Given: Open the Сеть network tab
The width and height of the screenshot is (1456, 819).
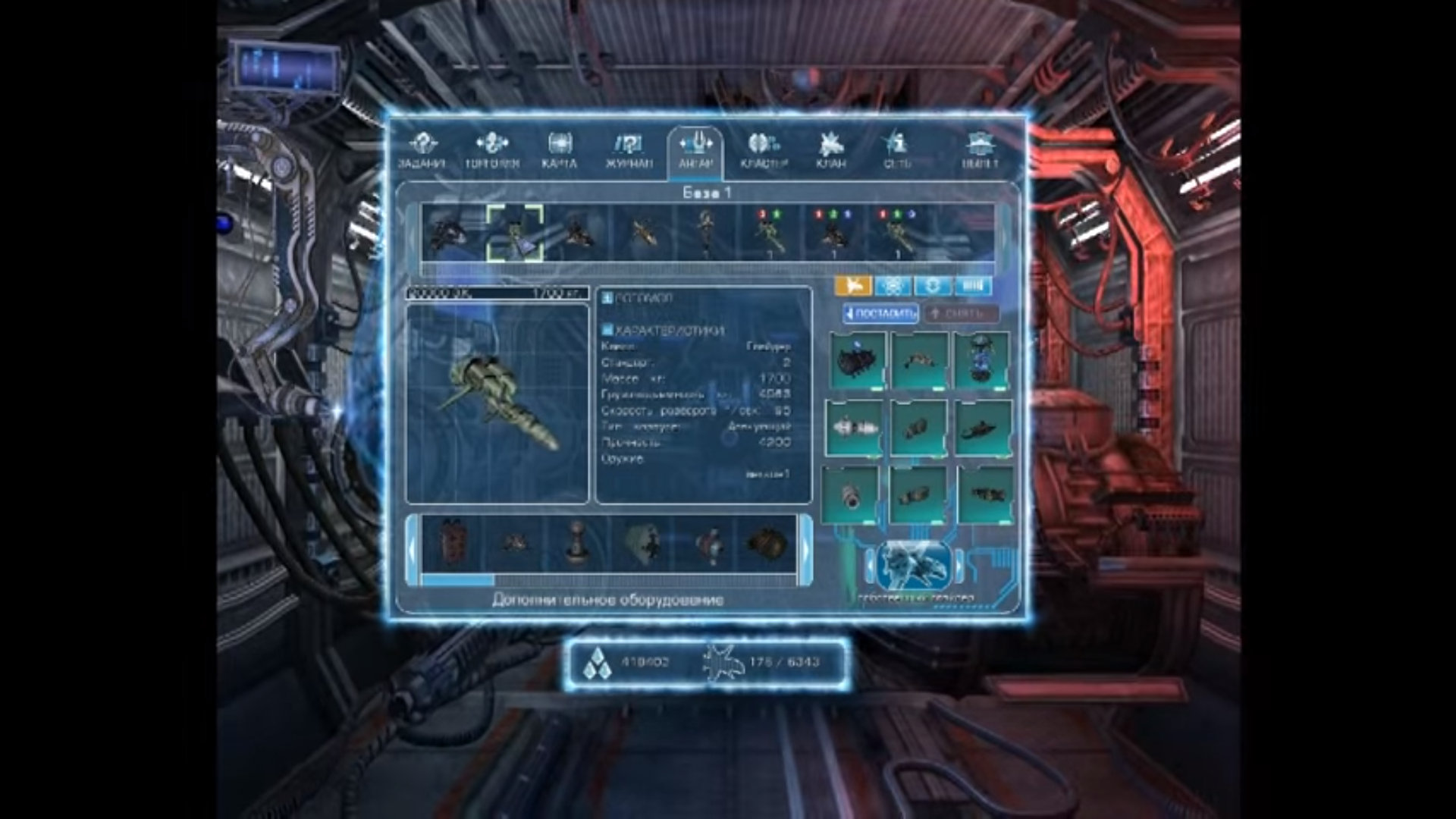Looking at the screenshot, I should [896, 150].
